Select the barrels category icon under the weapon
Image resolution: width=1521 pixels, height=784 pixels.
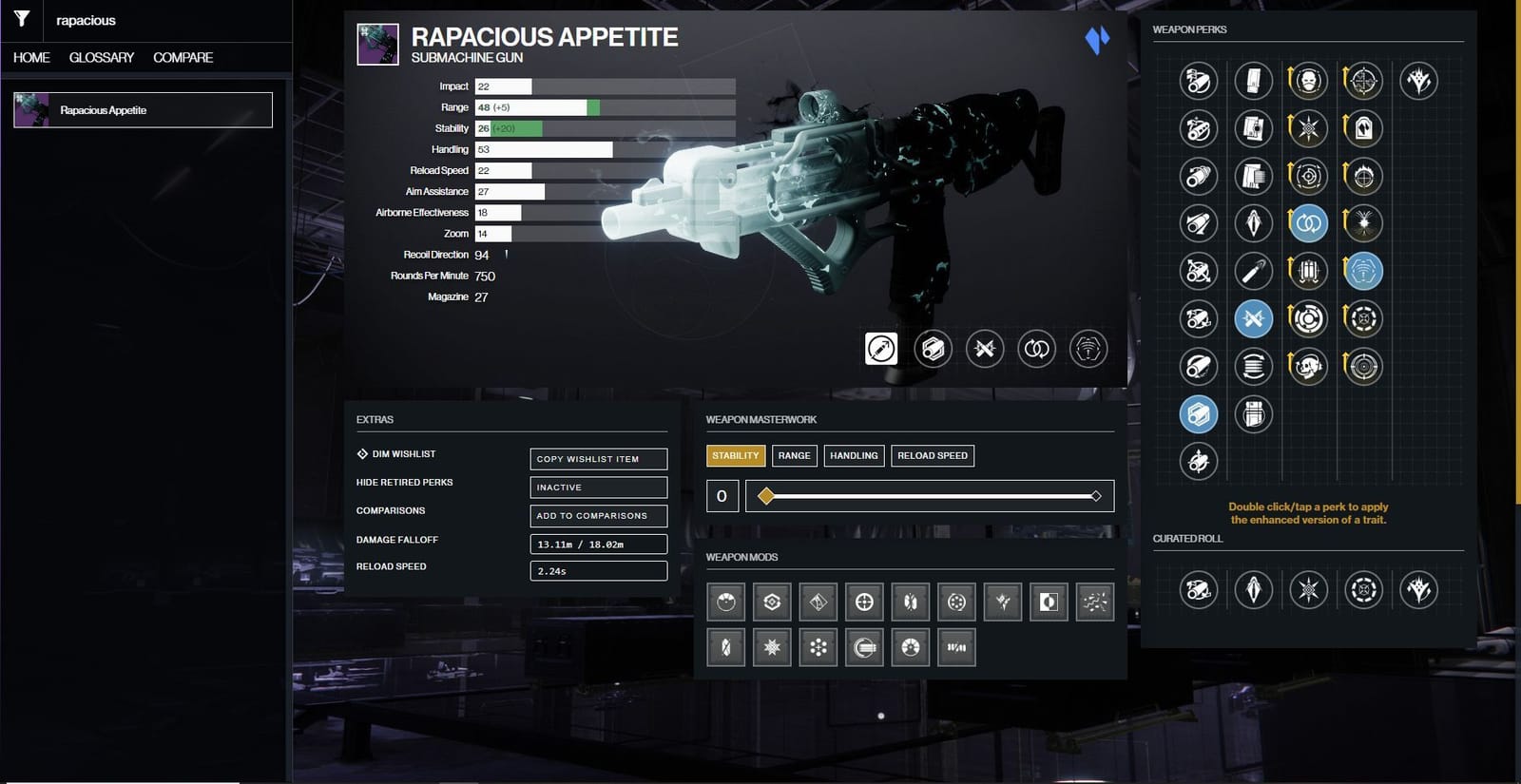coord(882,349)
